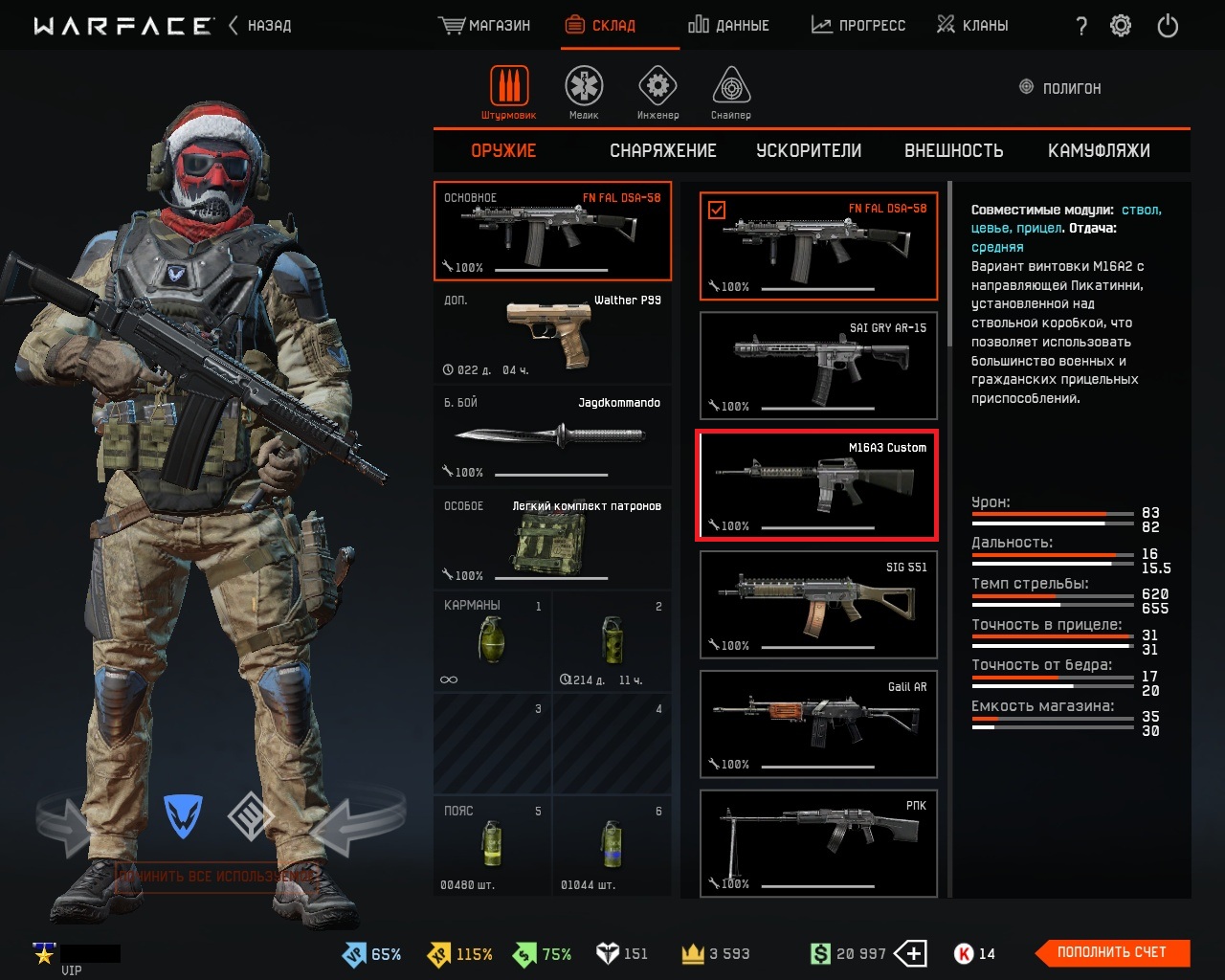Select the Инженер class
The image size is (1225, 980).
(657, 93)
